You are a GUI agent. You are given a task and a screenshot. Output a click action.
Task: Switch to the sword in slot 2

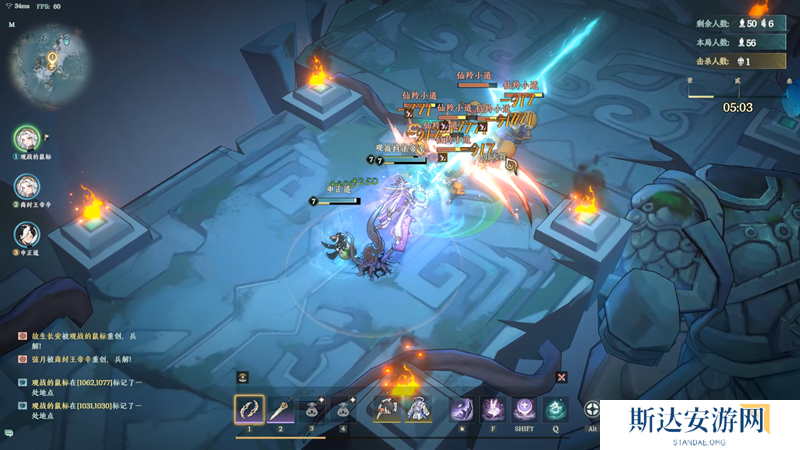click(x=281, y=410)
